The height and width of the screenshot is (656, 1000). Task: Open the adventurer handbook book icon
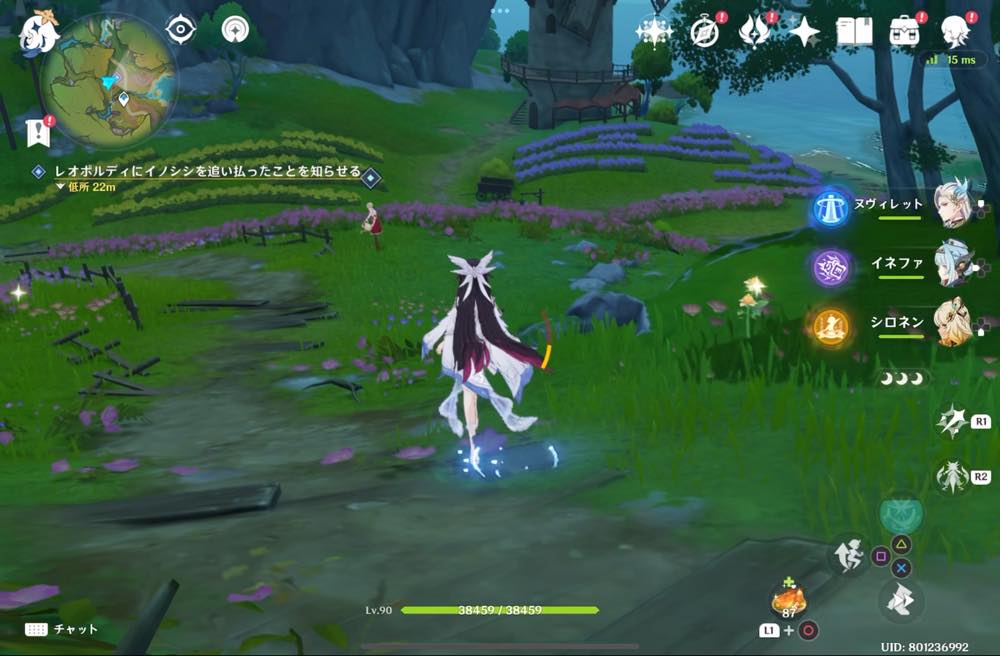(851, 32)
